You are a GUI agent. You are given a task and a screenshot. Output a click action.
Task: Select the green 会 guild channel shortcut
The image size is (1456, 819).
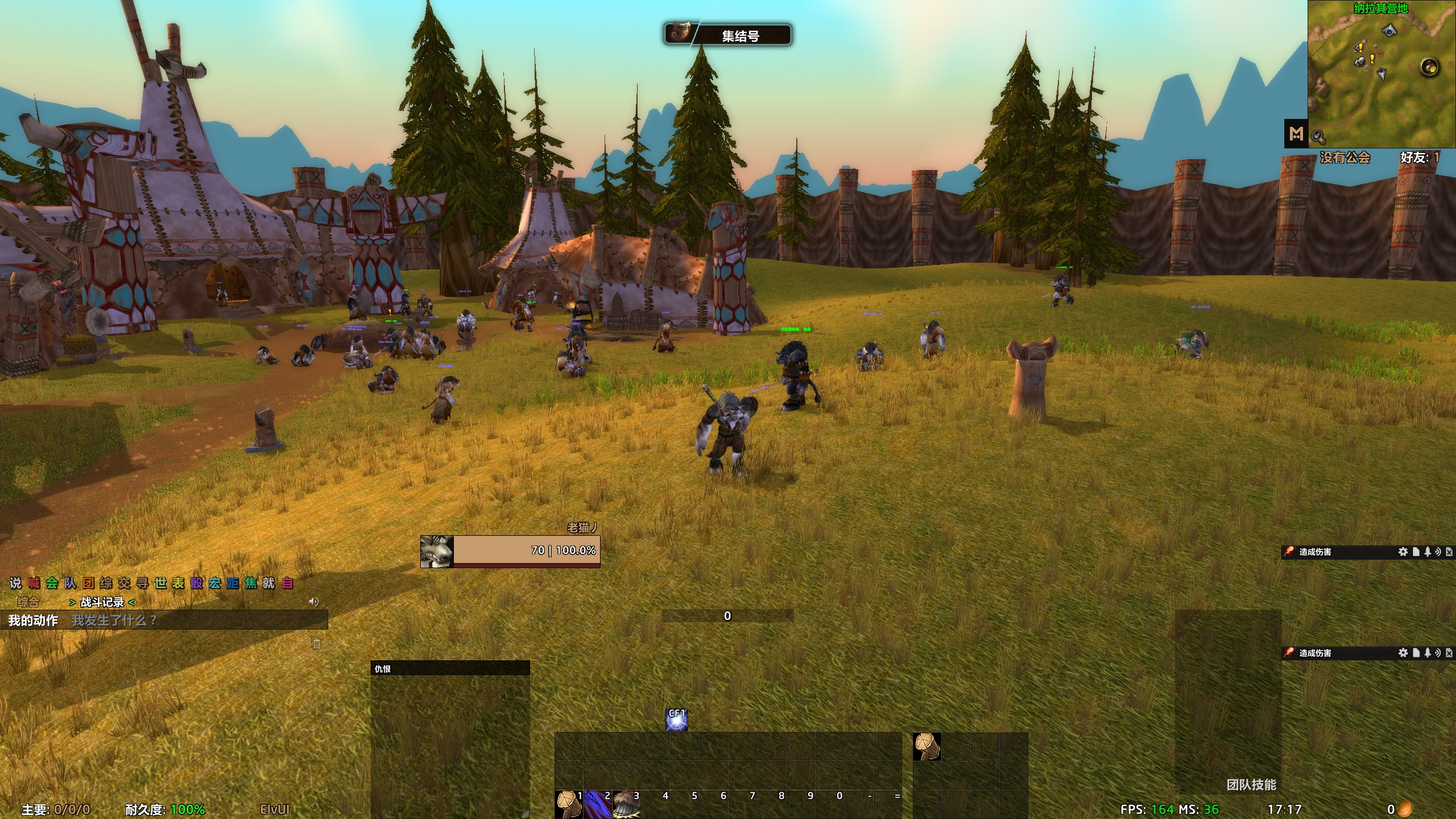52,583
